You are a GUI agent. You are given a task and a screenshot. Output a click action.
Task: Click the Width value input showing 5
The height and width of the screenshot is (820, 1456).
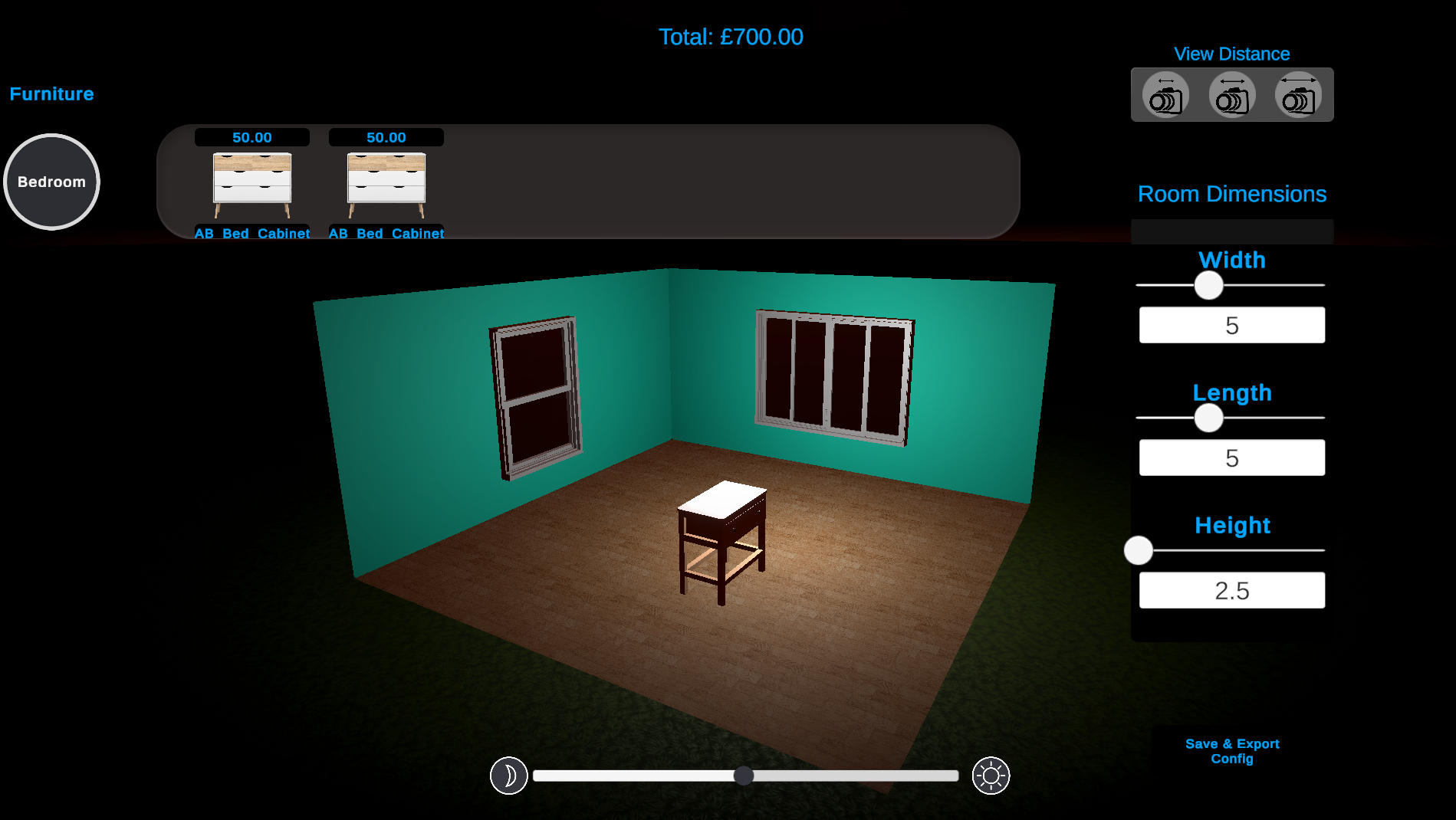1231,324
